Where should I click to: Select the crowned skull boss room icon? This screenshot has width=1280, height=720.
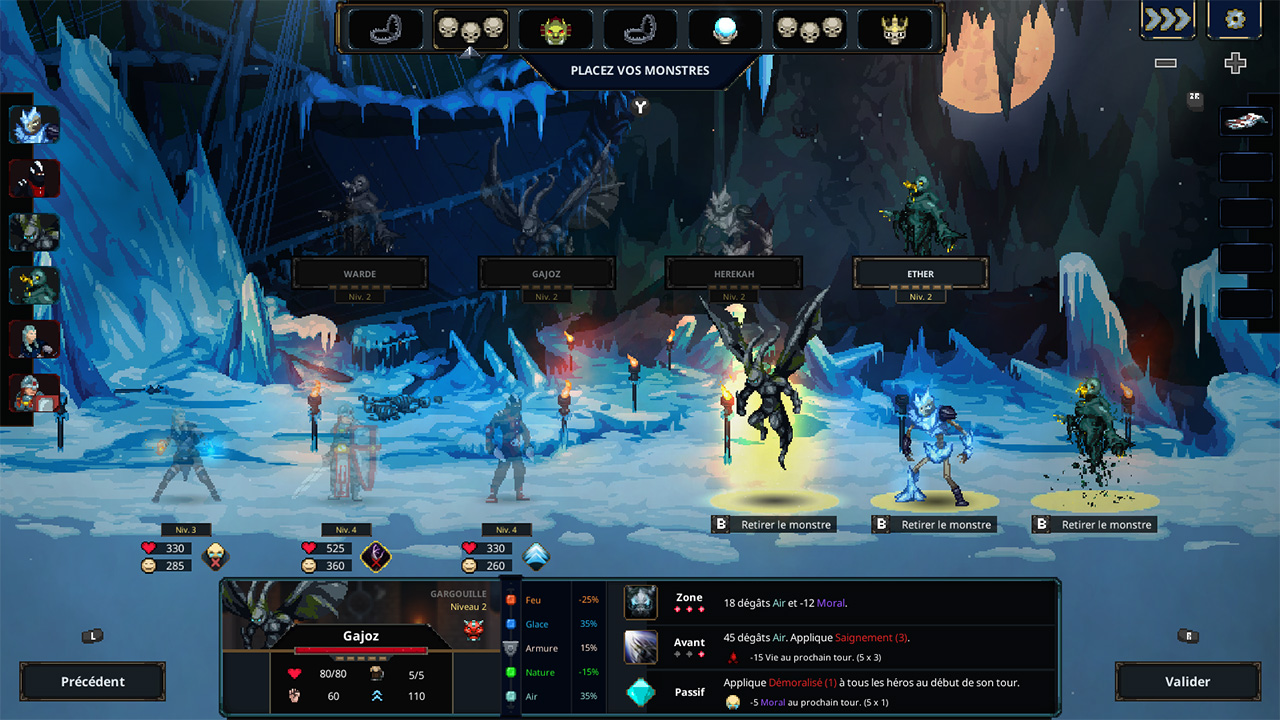pos(894,30)
